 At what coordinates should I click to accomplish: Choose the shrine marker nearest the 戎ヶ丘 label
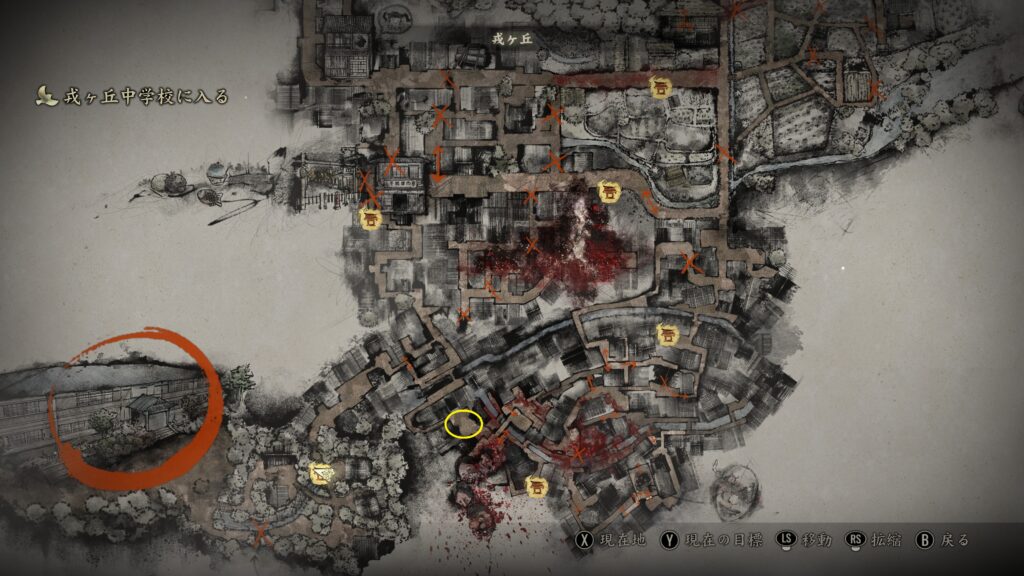660,87
